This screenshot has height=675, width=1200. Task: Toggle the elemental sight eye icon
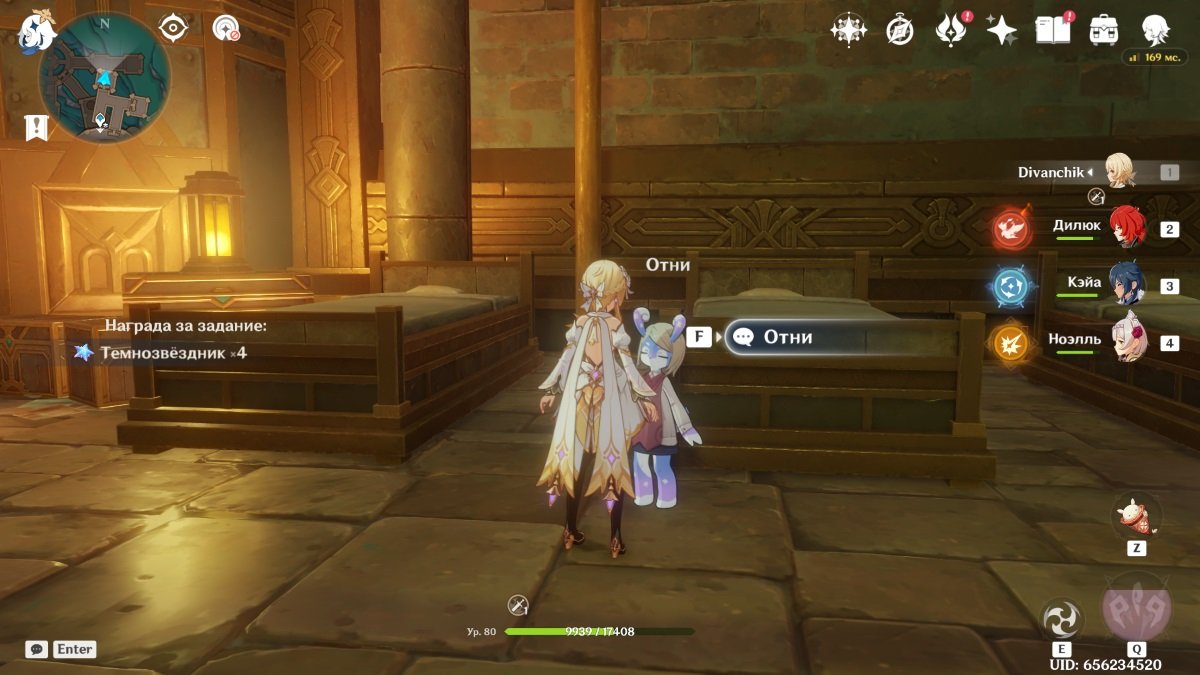click(x=174, y=28)
